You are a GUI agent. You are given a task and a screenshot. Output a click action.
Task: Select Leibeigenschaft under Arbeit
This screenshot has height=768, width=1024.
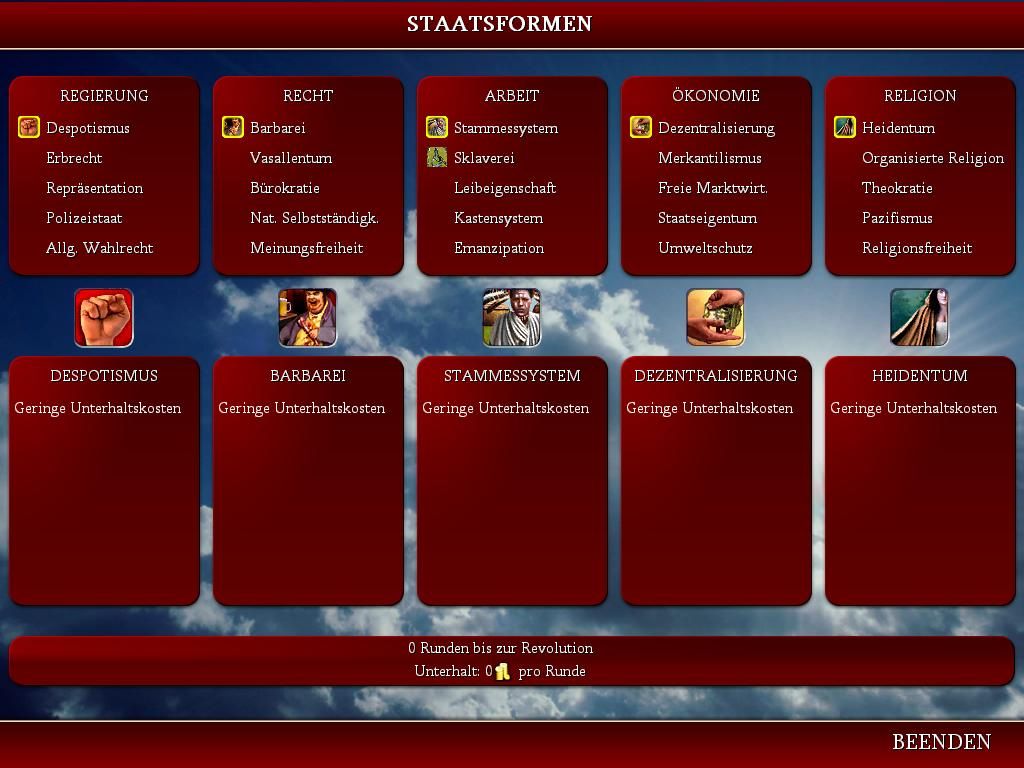click(505, 188)
